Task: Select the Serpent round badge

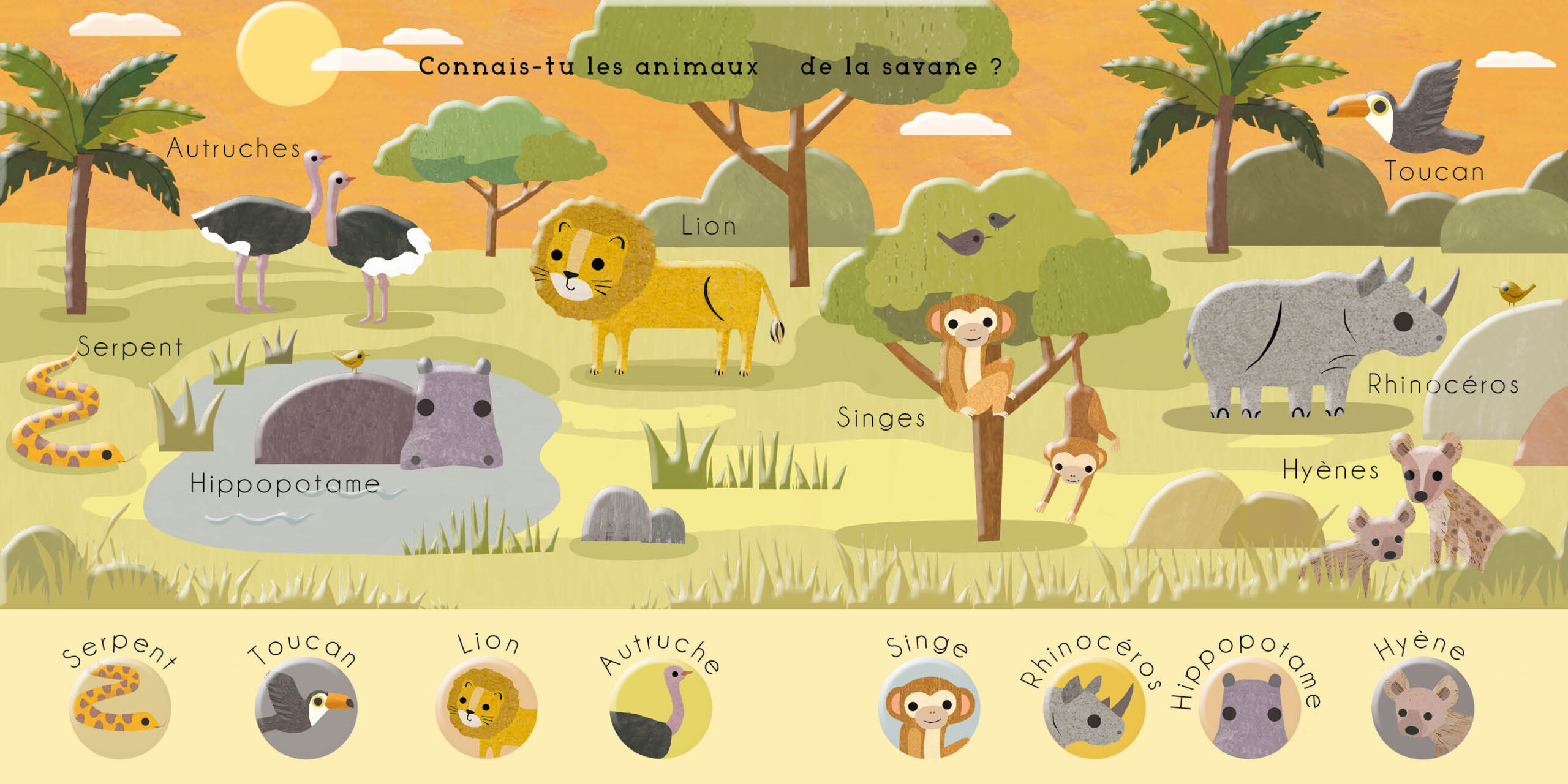Action: pos(120,708)
